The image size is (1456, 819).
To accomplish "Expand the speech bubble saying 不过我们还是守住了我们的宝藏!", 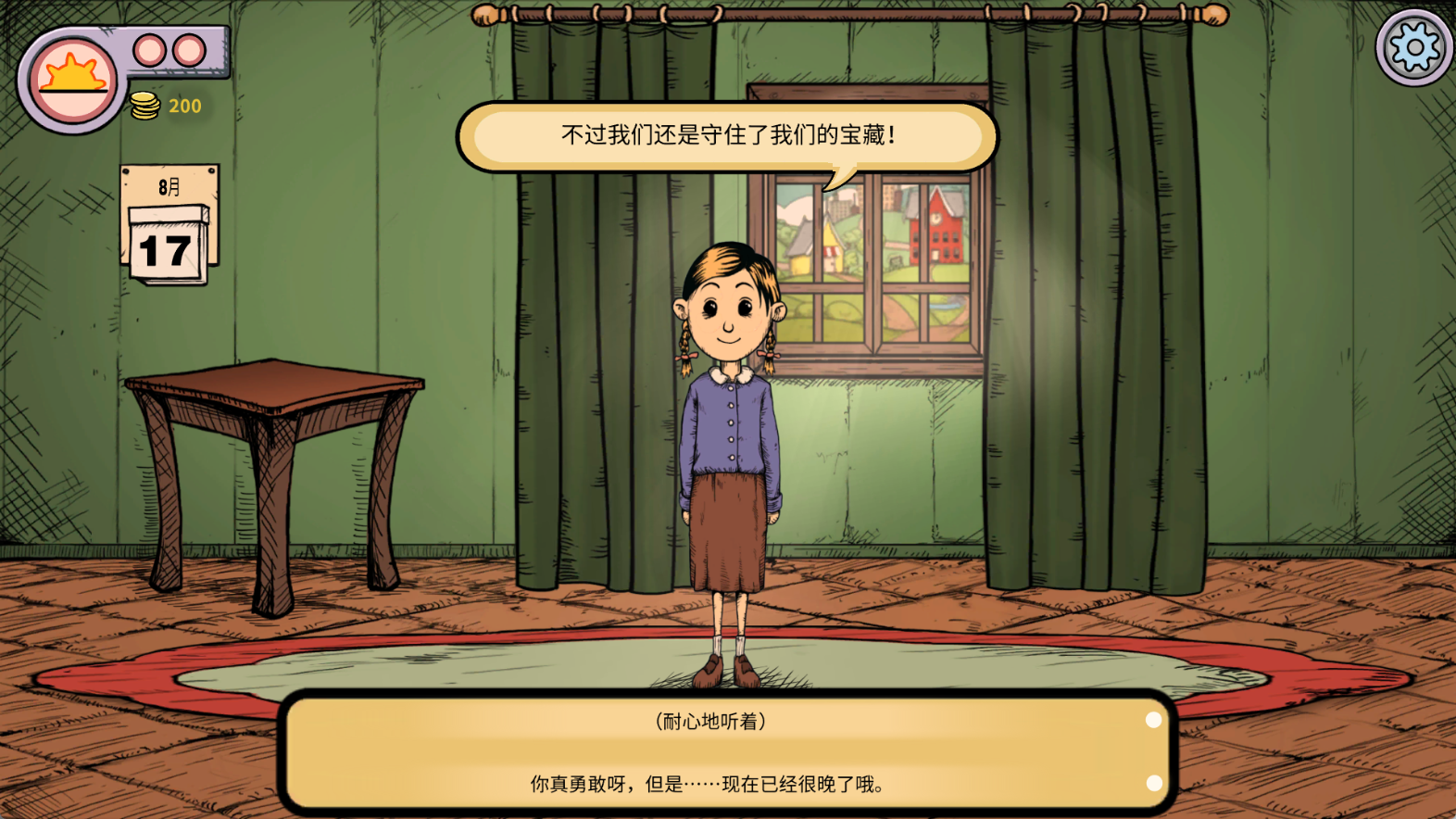I will click(x=728, y=135).
